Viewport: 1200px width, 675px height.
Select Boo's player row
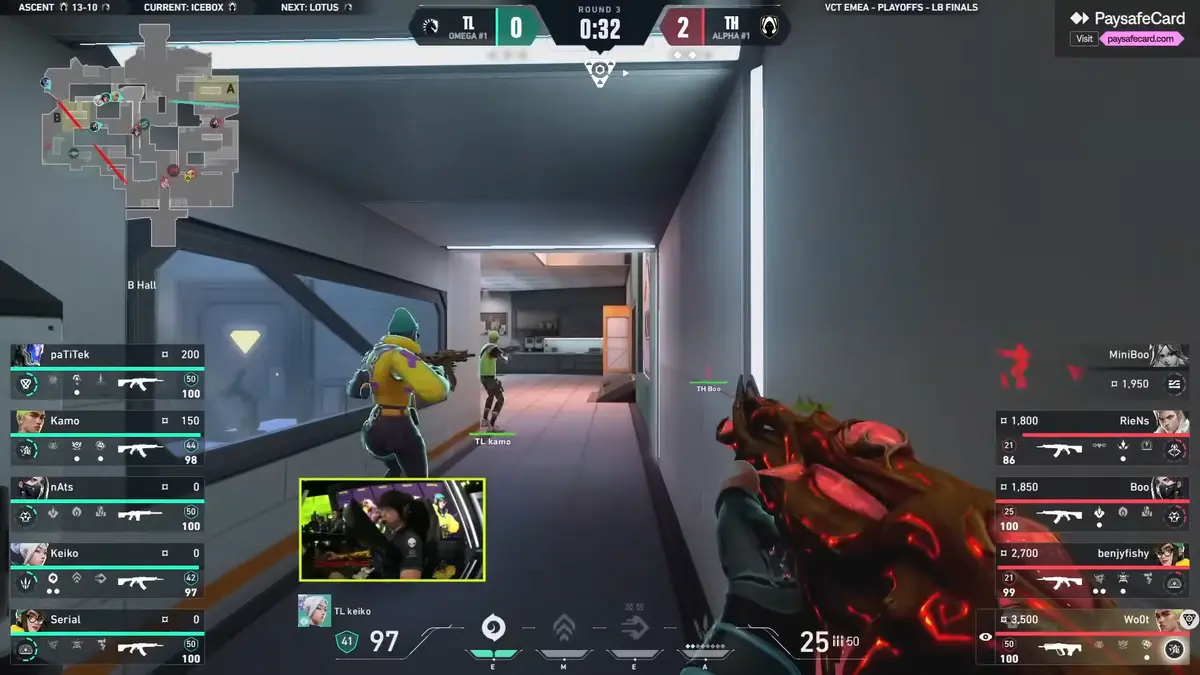(x=1092, y=504)
